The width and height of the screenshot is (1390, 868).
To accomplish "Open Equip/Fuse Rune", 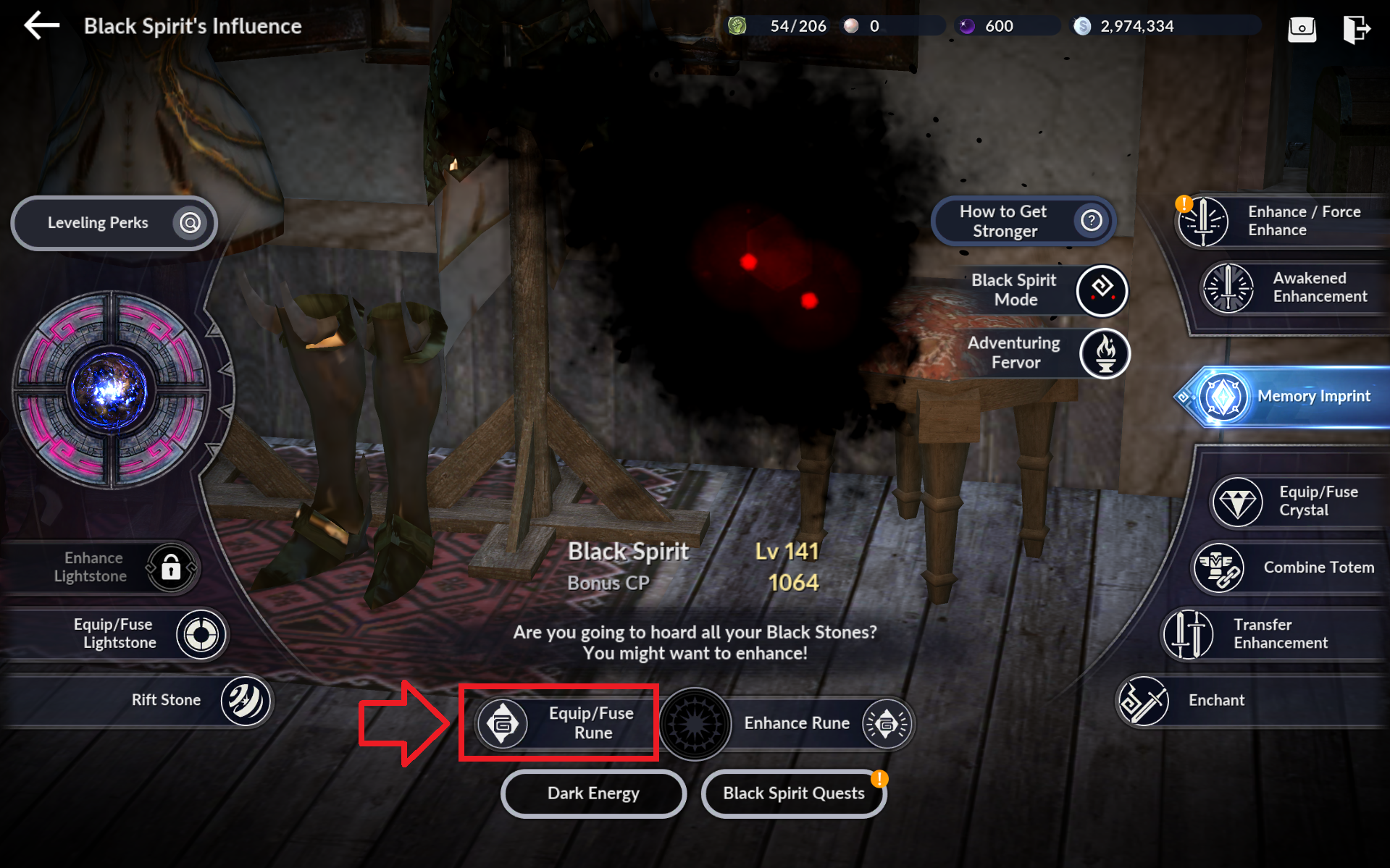I will 559,722.
